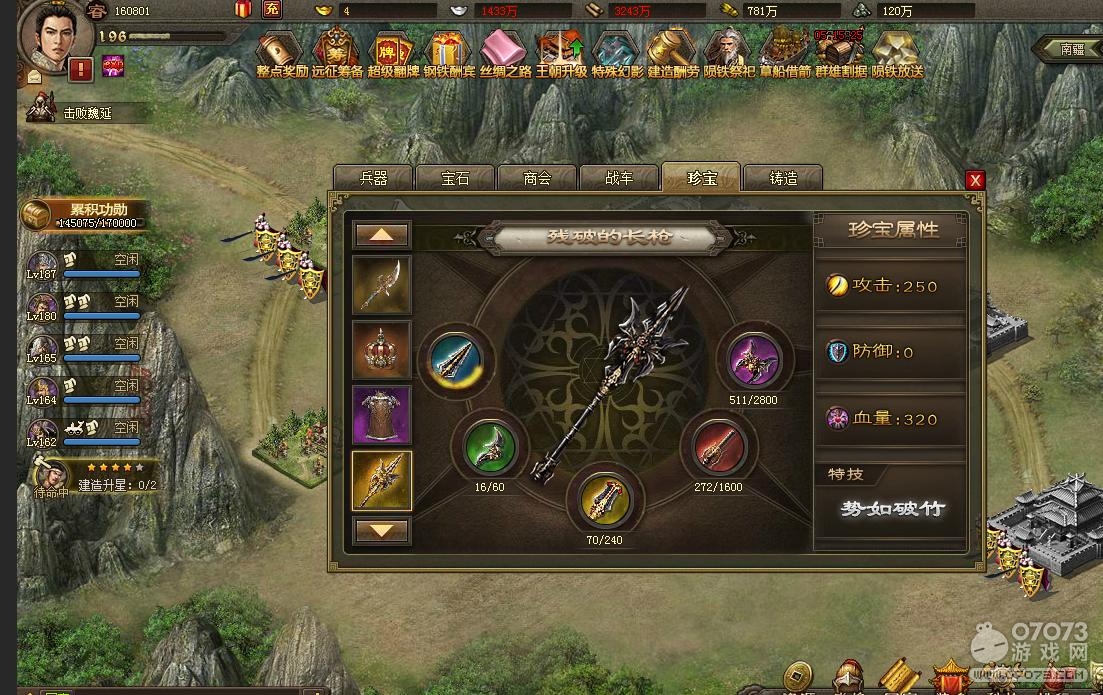Image resolution: width=1103 pixels, height=695 pixels.
Task: Open the 铸造 forging tab
Action: pos(783,178)
